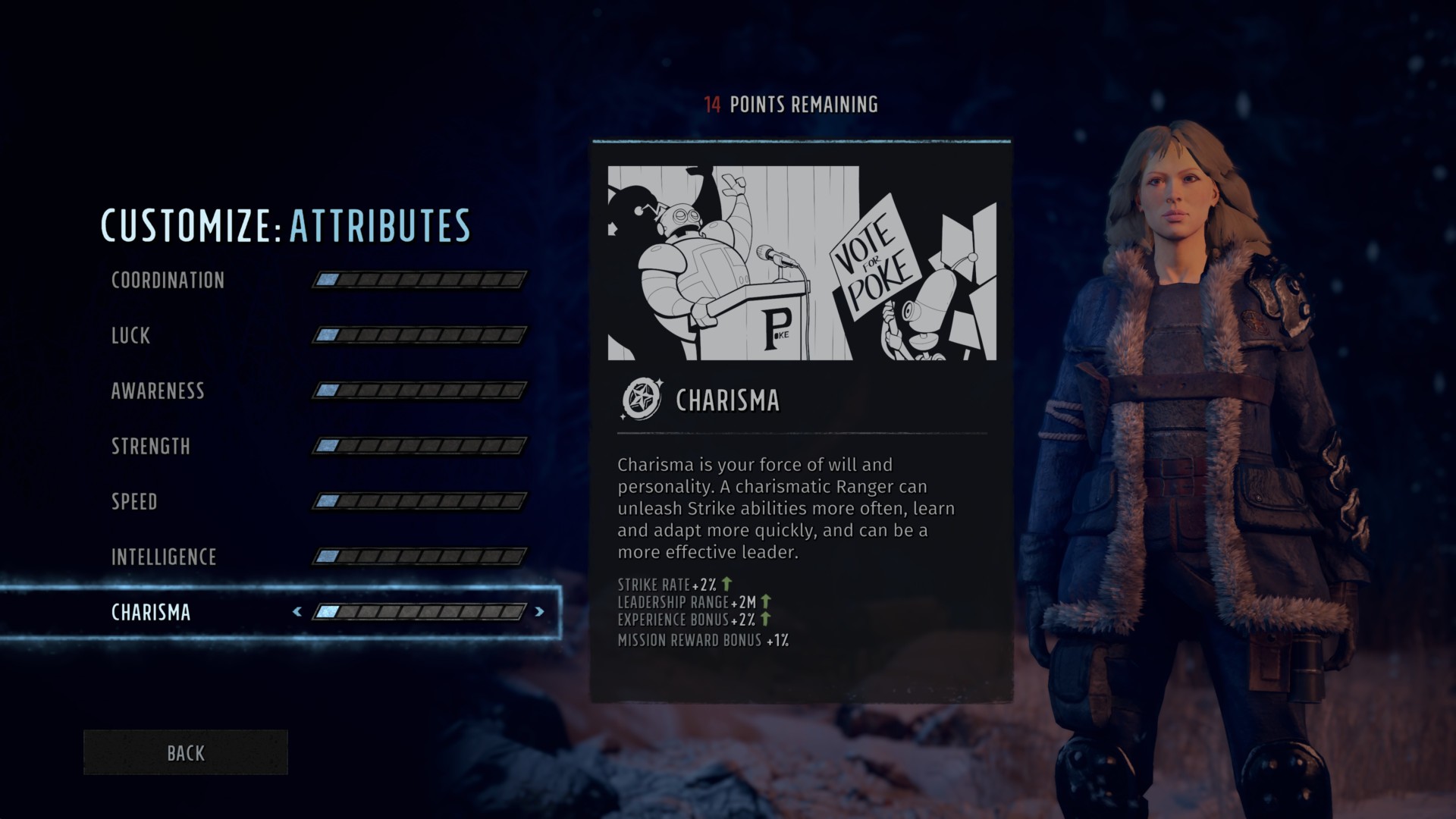Highlight the Strength attribute
The image size is (1456, 819).
tap(151, 446)
